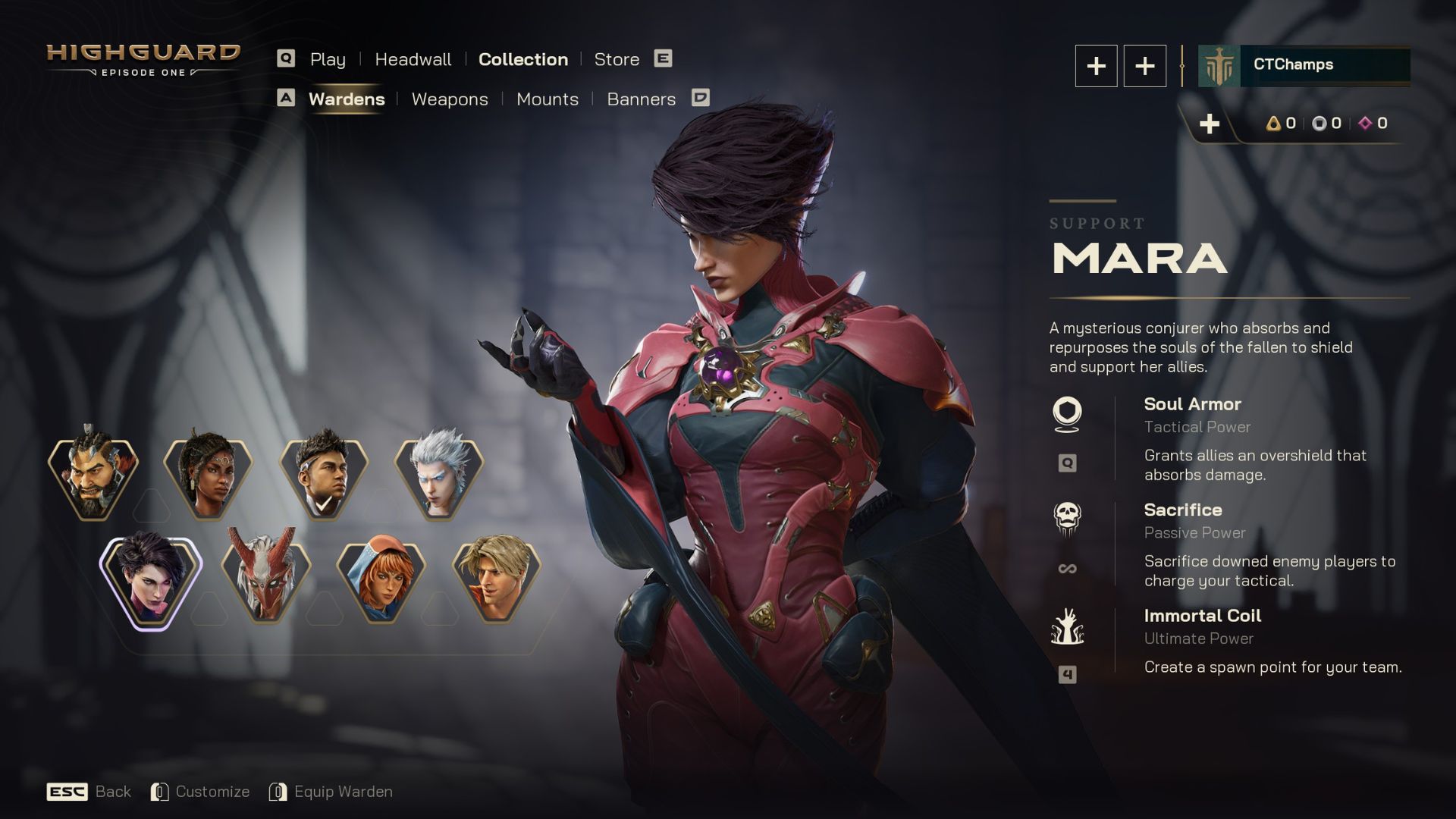Viewport: 1456px width, 819px height.
Task: Select the Wardens sub-tab
Action: (347, 99)
